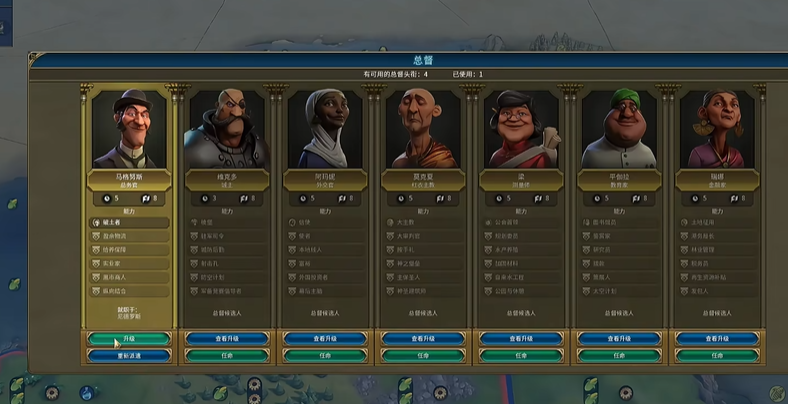This screenshot has height=404, width=788.
Task: Appoint Moksha the Cardinal
Action: click(423, 355)
